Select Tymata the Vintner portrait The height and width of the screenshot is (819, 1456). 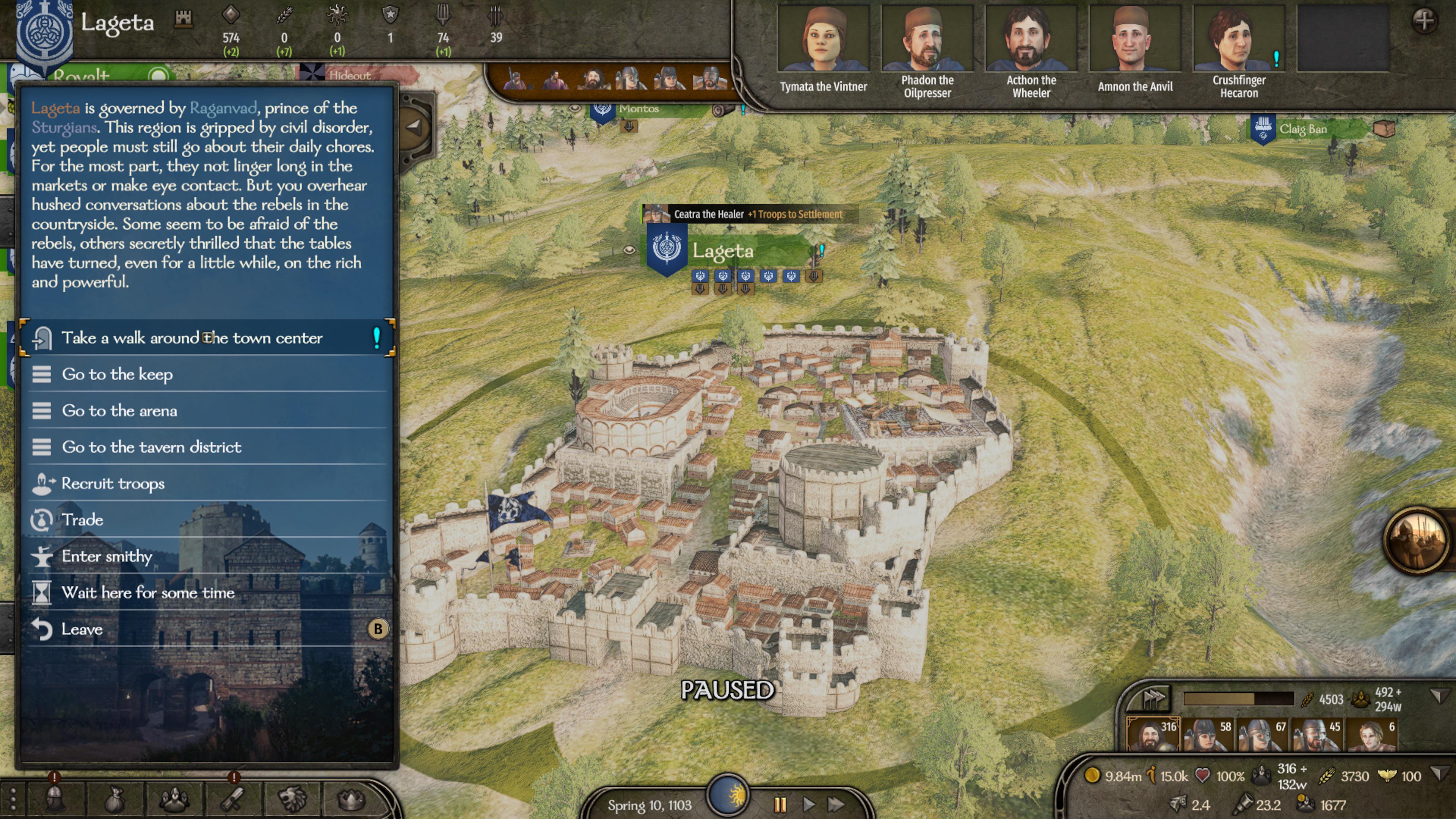823,37
